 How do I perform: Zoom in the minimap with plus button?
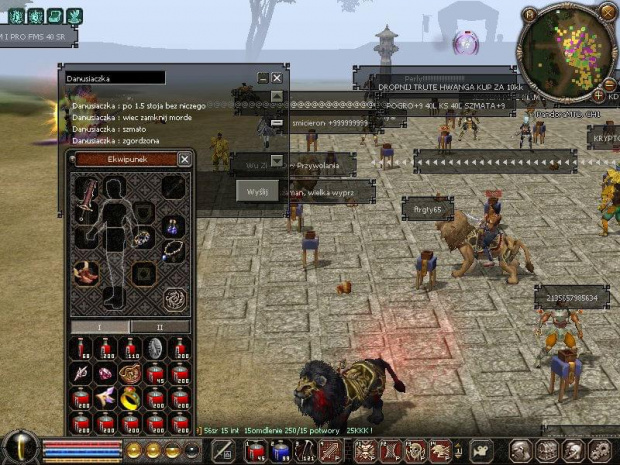599,95
